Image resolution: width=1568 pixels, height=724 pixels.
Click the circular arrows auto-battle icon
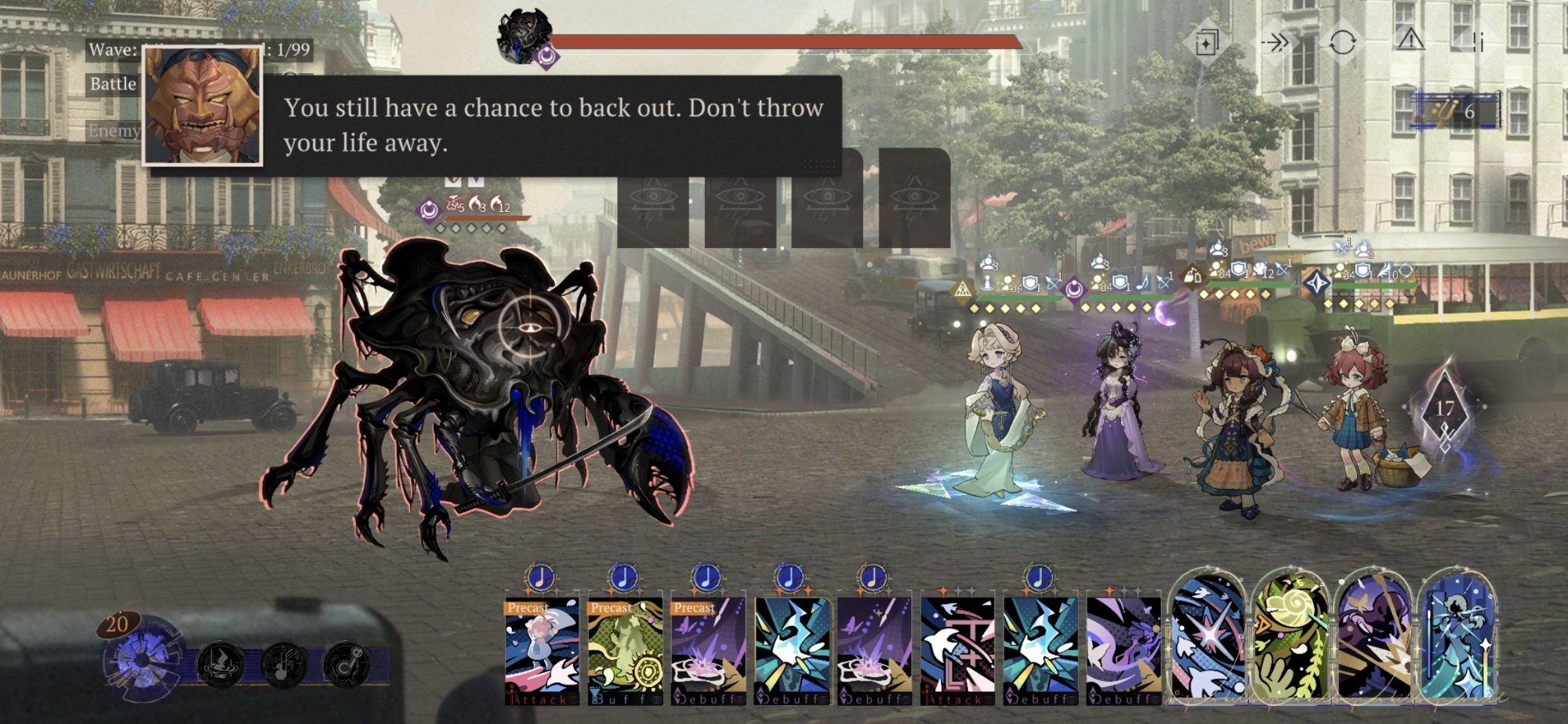[1342, 42]
